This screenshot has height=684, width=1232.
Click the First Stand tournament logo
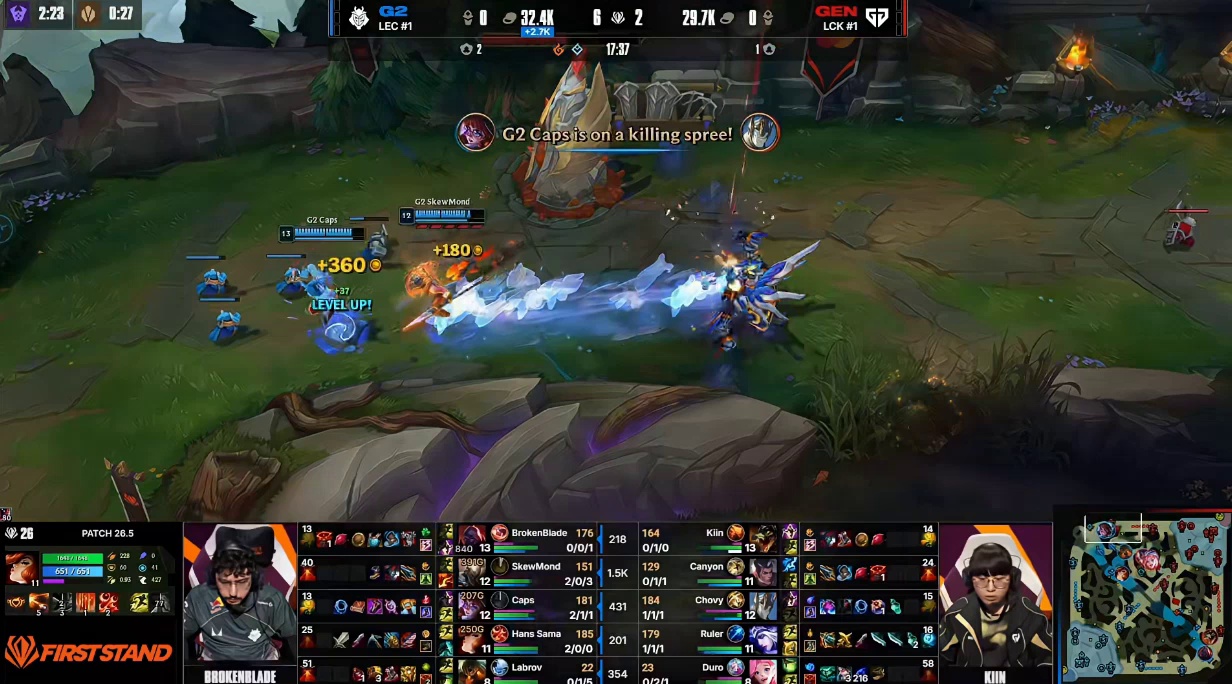(x=88, y=653)
